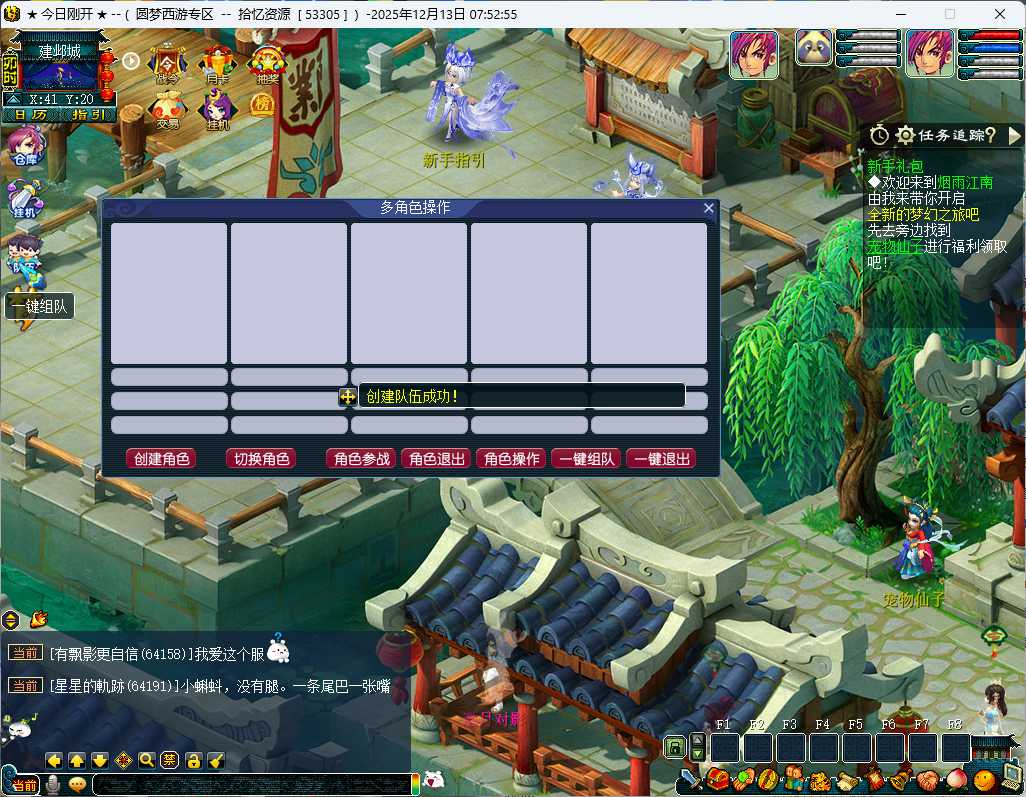Select the 角色参战 button

point(361,459)
